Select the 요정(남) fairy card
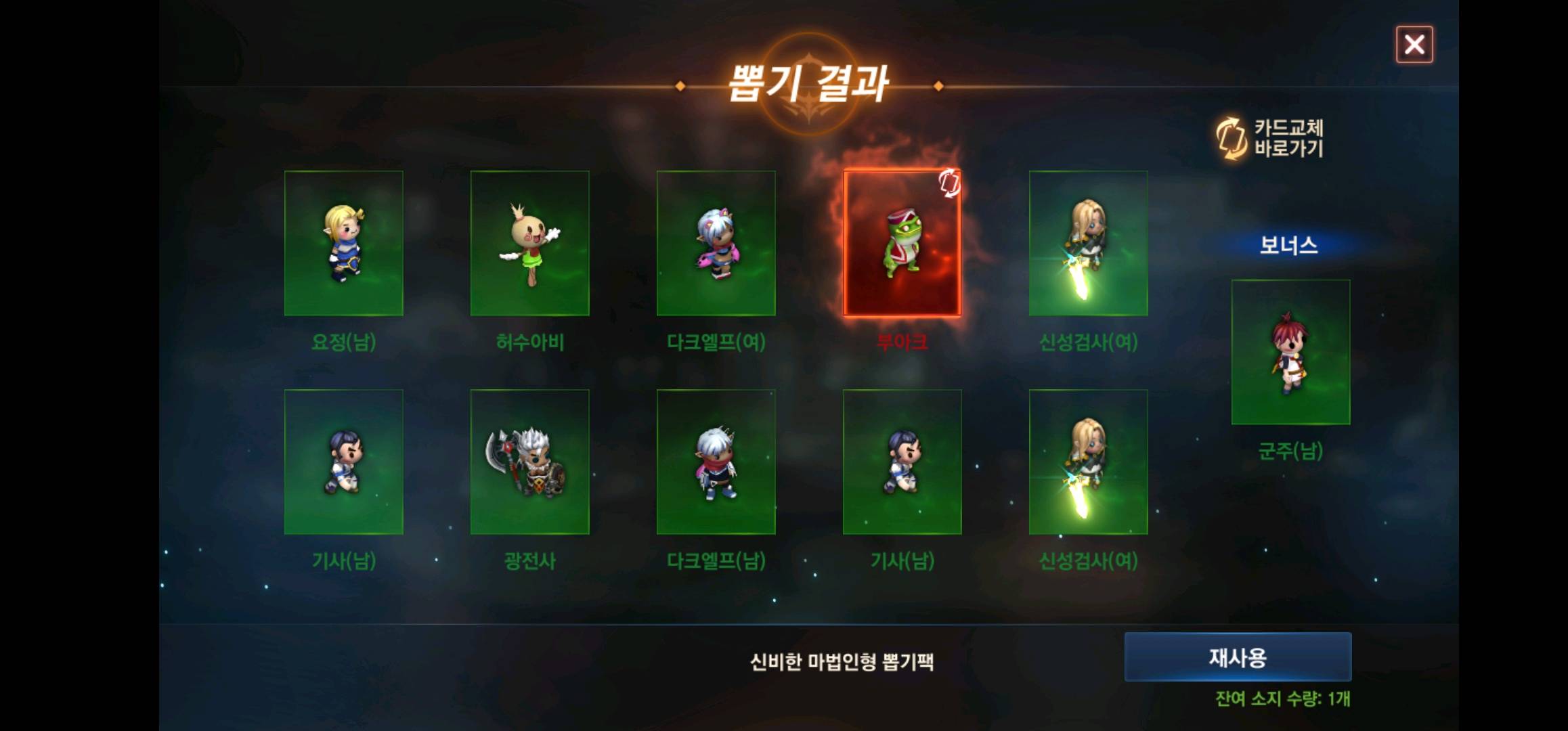The height and width of the screenshot is (731, 1568). tap(344, 242)
